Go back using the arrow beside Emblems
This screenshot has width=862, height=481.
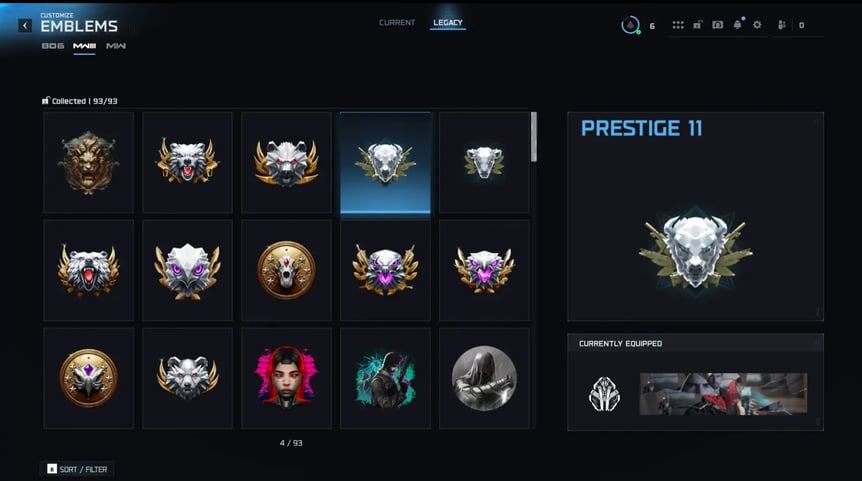pos(25,26)
